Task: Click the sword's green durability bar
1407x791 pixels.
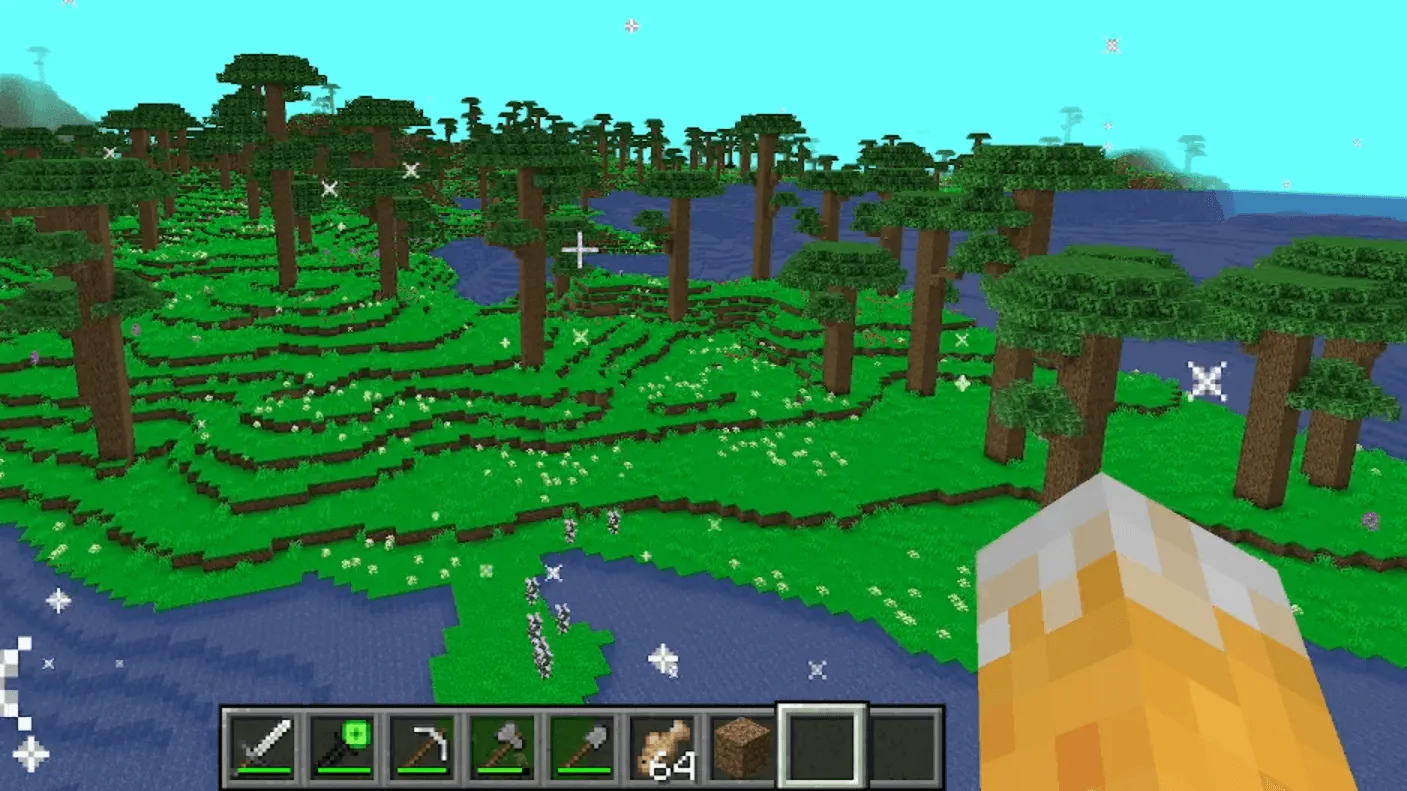Action: pos(264,770)
